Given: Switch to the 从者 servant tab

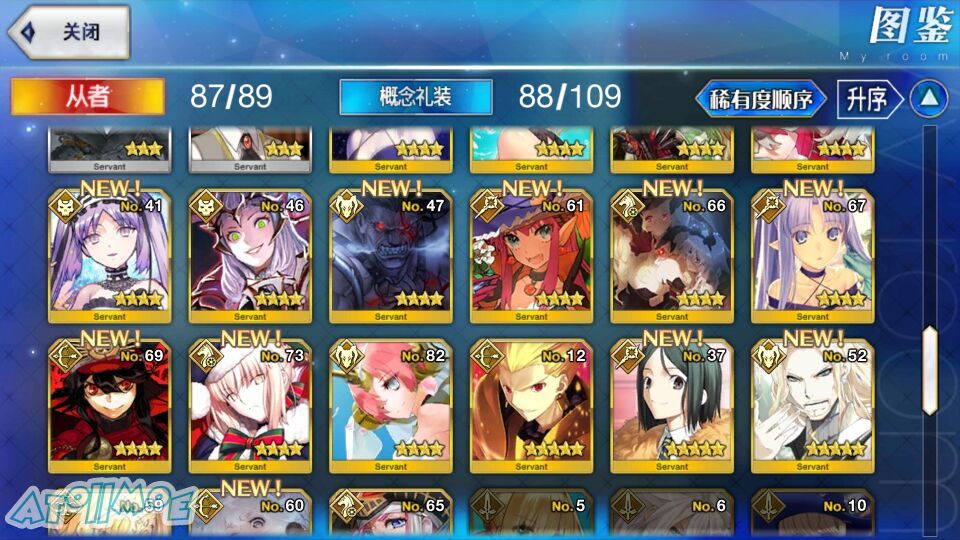Looking at the screenshot, I should [x=88, y=97].
